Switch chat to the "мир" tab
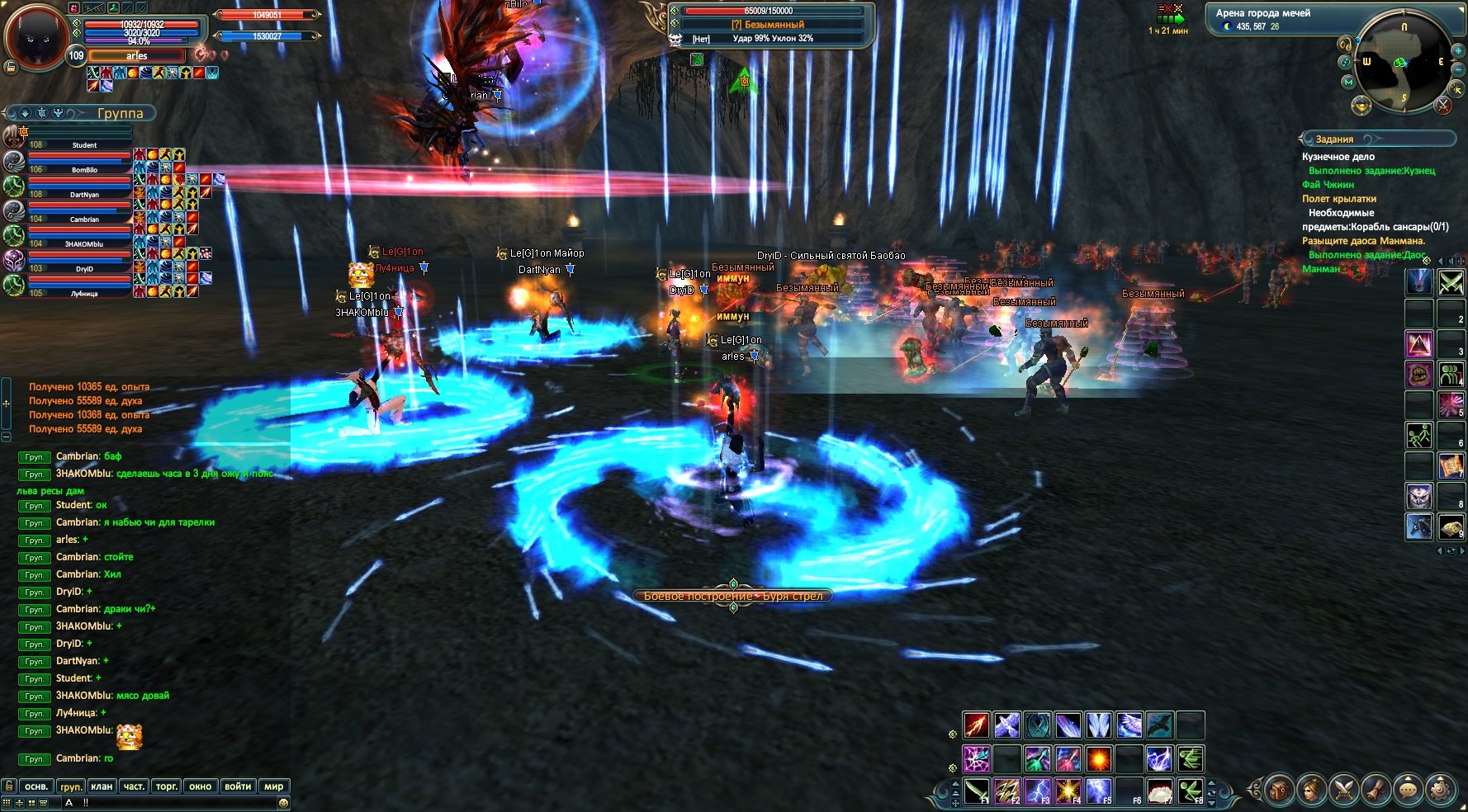This screenshot has height=812, width=1468. [273, 786]
